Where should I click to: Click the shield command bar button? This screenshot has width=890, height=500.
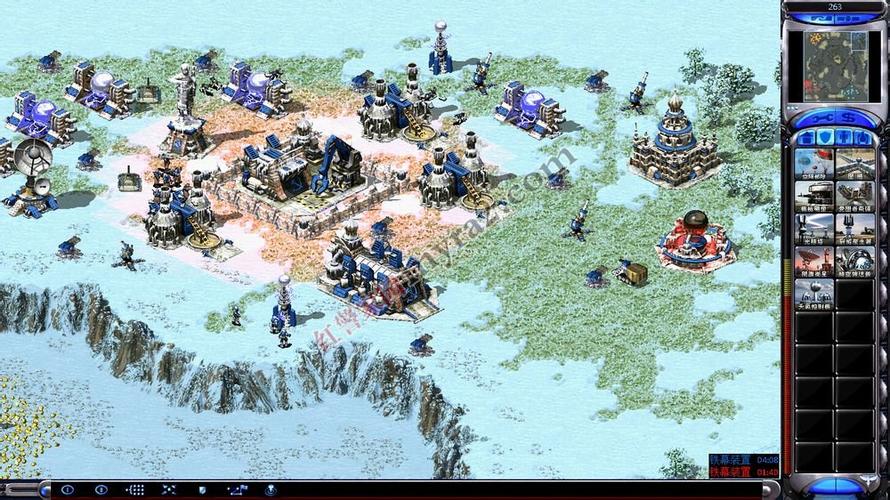point(203,490)
